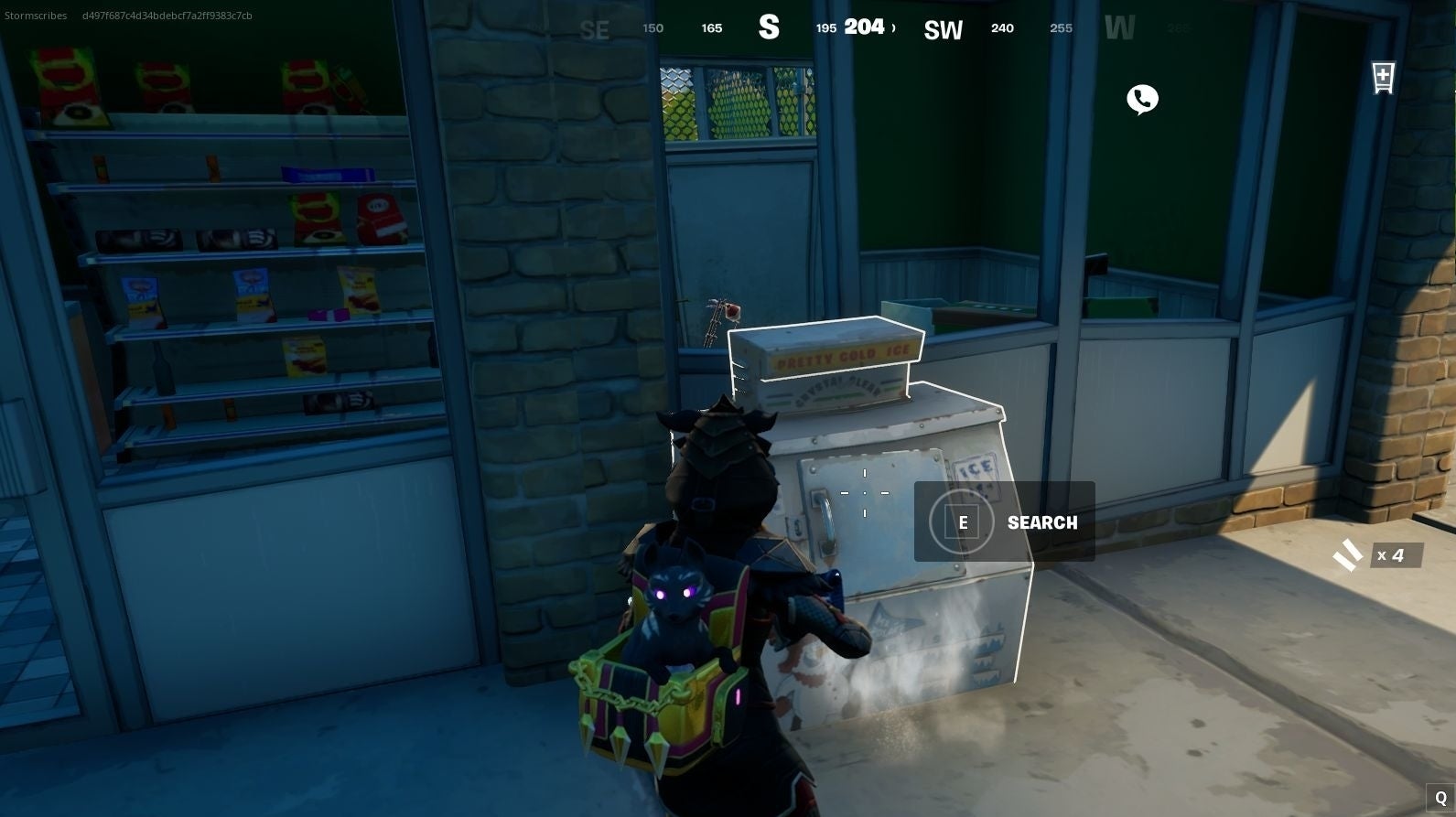
Task: Click the session ID string beside Stormscribes
Action: click(x=167, y=15)
